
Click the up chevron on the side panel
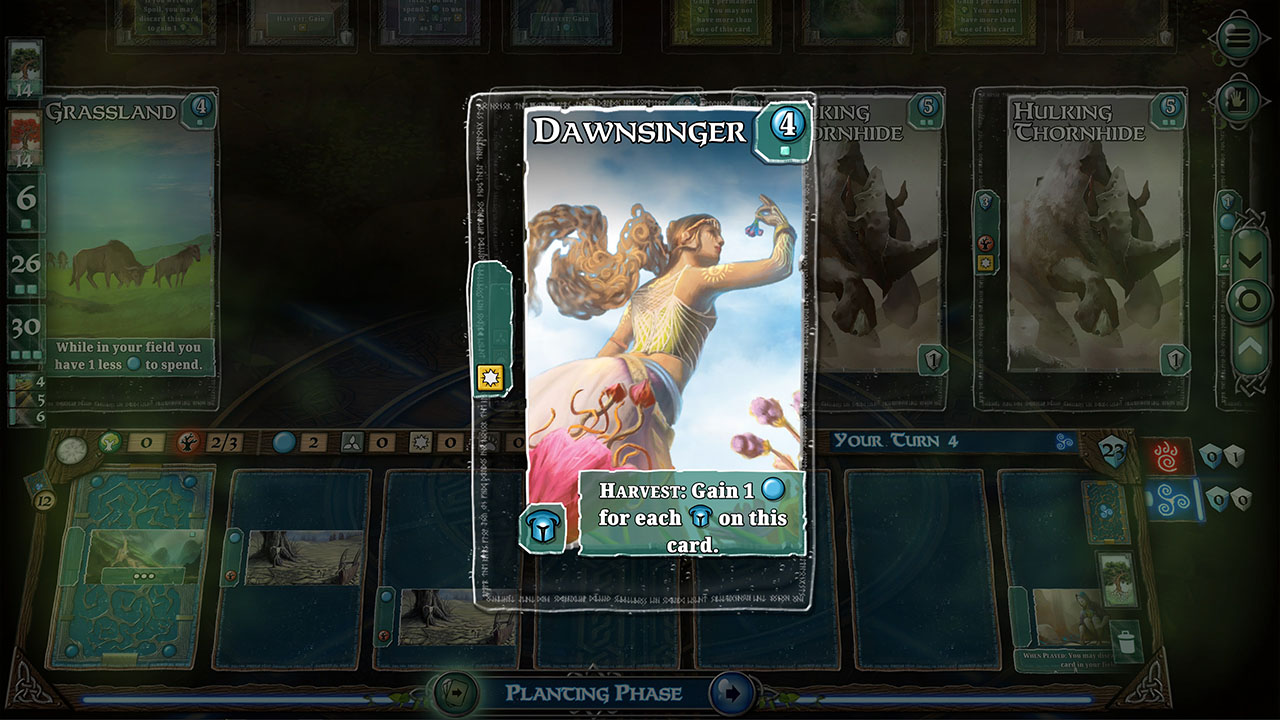tap(1250, 346)
